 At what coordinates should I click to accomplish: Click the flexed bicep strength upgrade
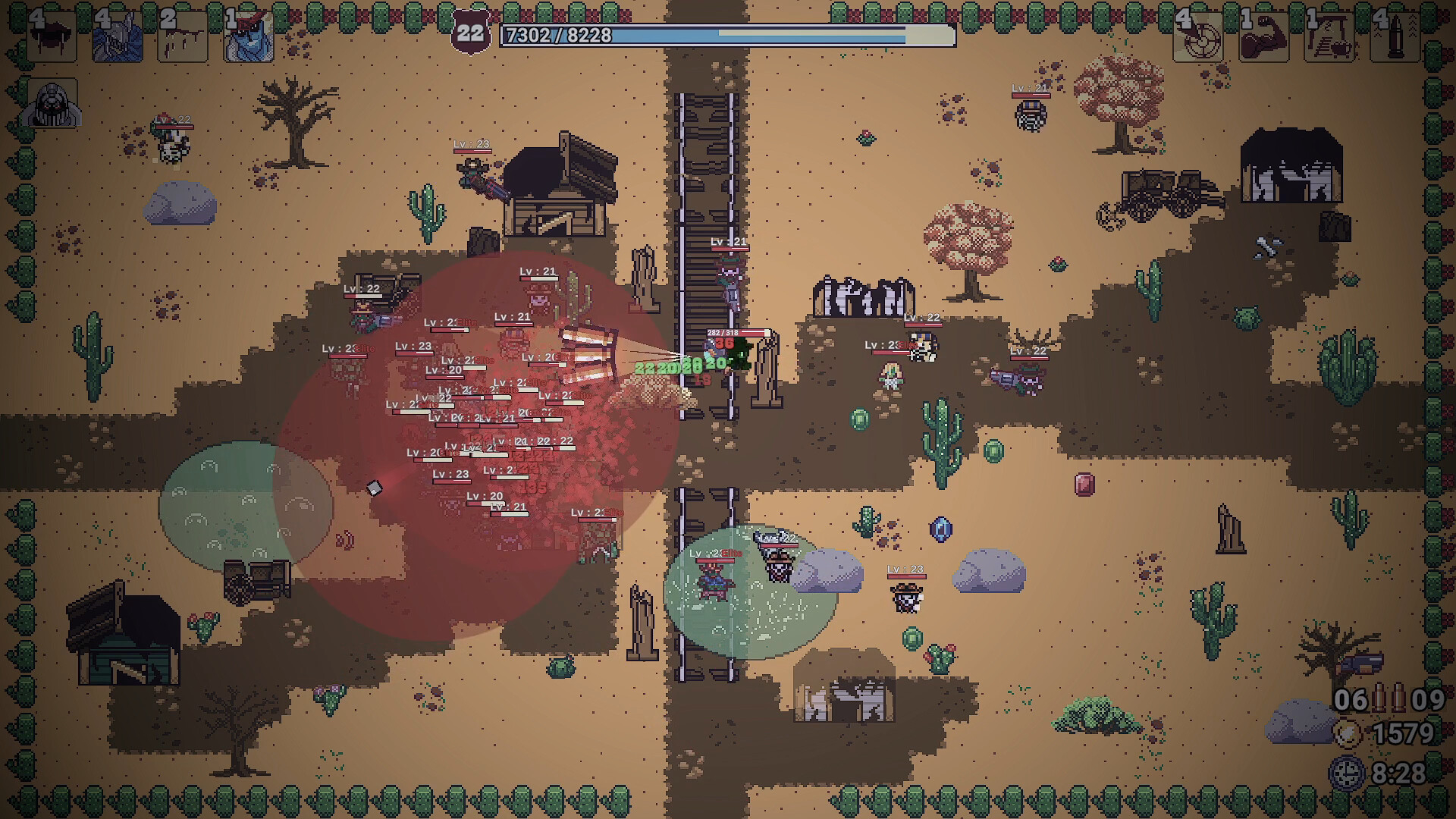tap(1263, 35)
